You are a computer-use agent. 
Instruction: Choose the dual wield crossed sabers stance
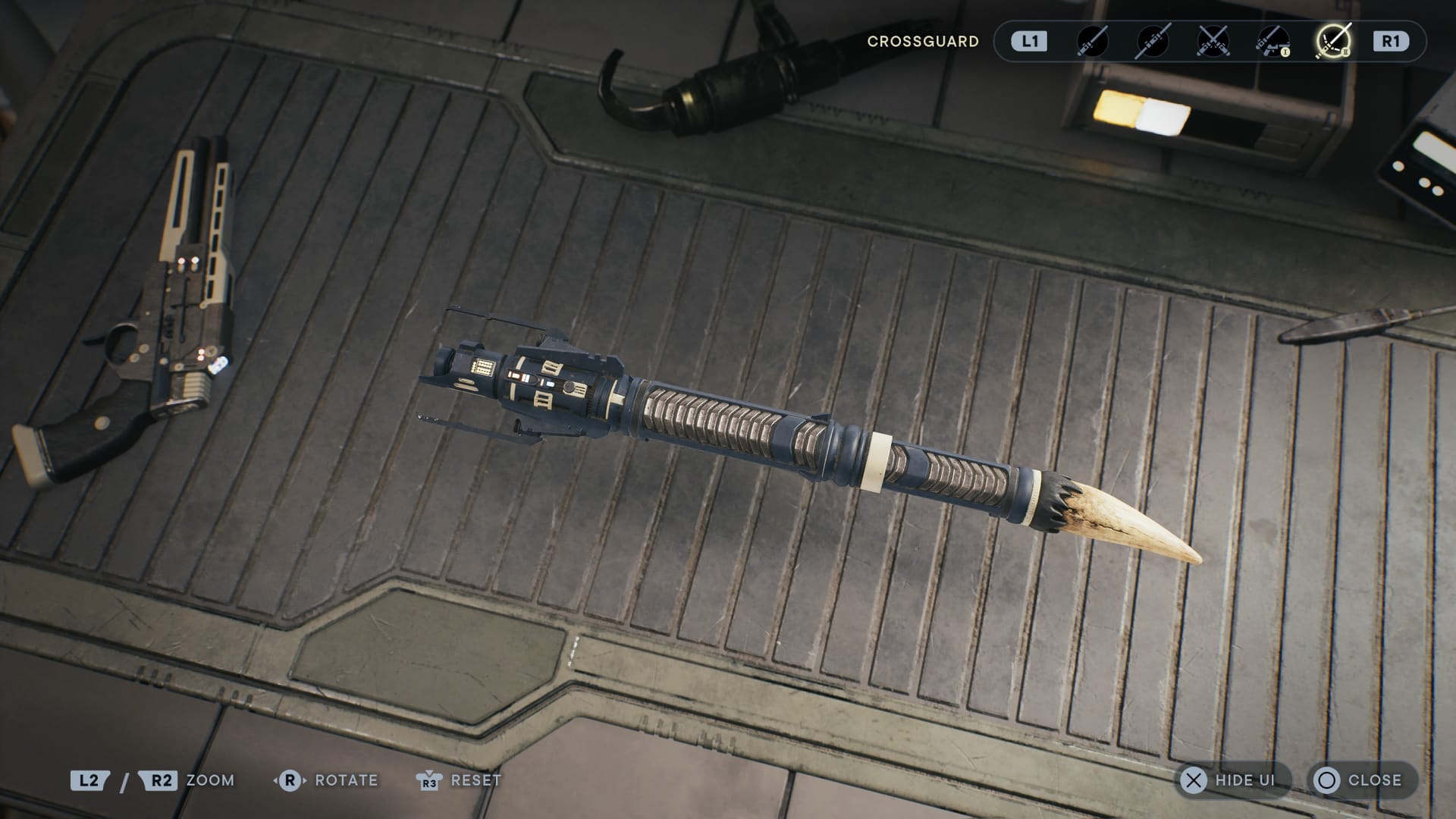coord(1212,41)
